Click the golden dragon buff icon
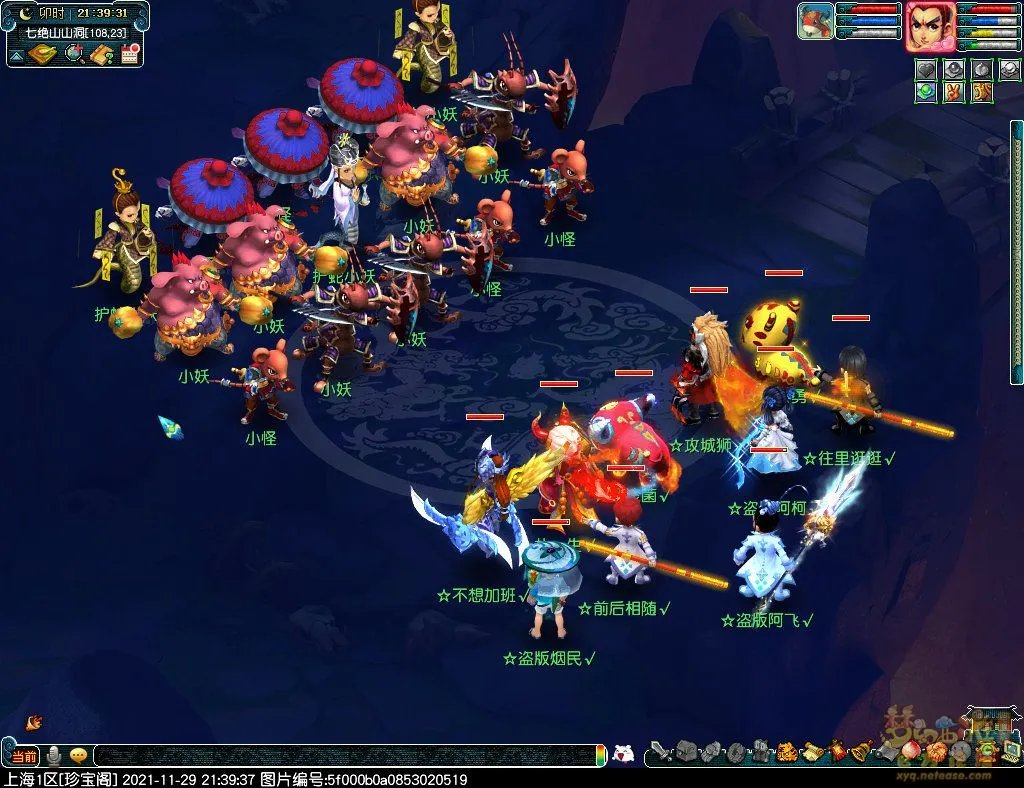The image size is (1024, 788). (x=982, y=92)
